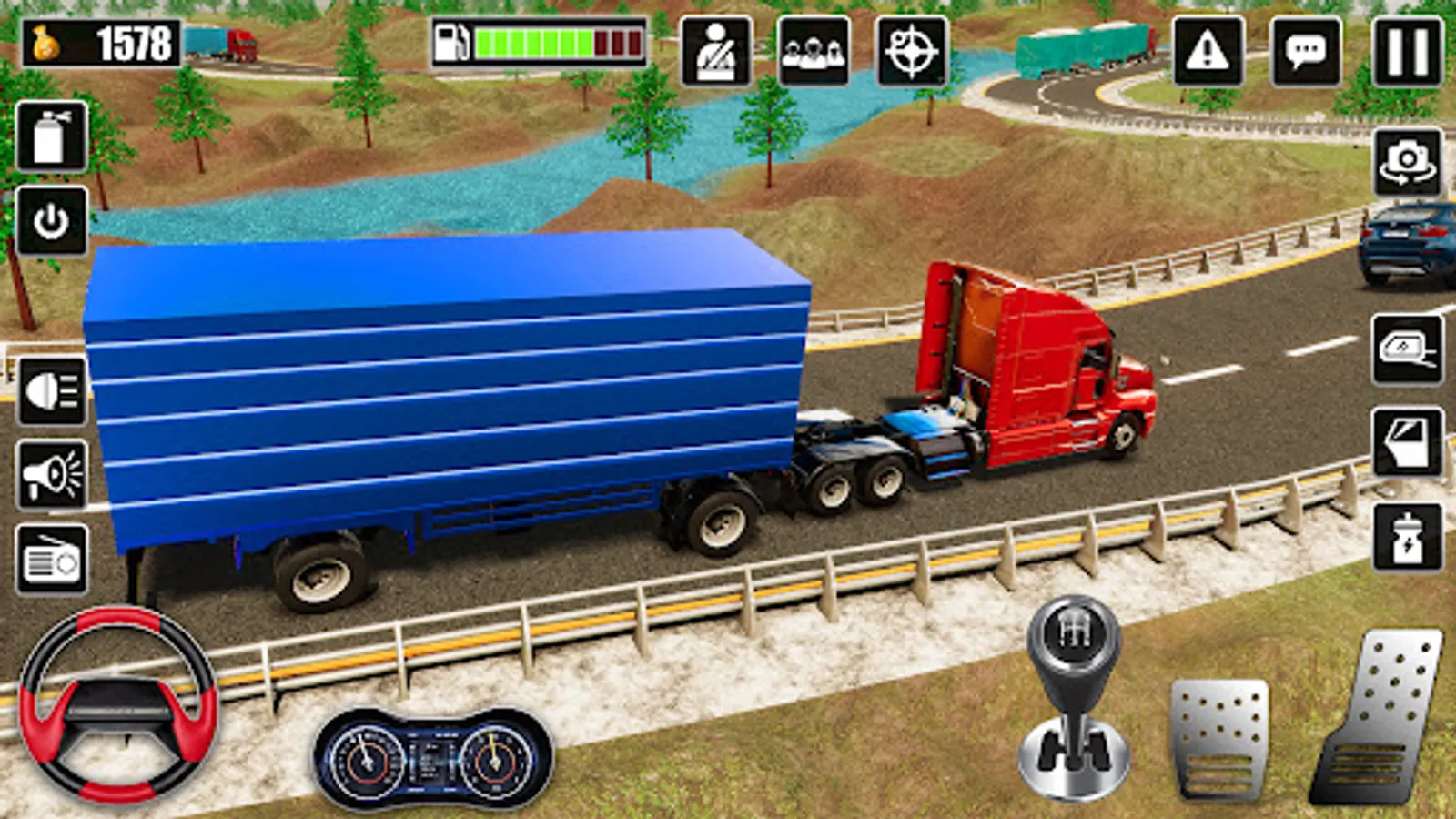Open the multiplayer people group icon

[814, 52]
